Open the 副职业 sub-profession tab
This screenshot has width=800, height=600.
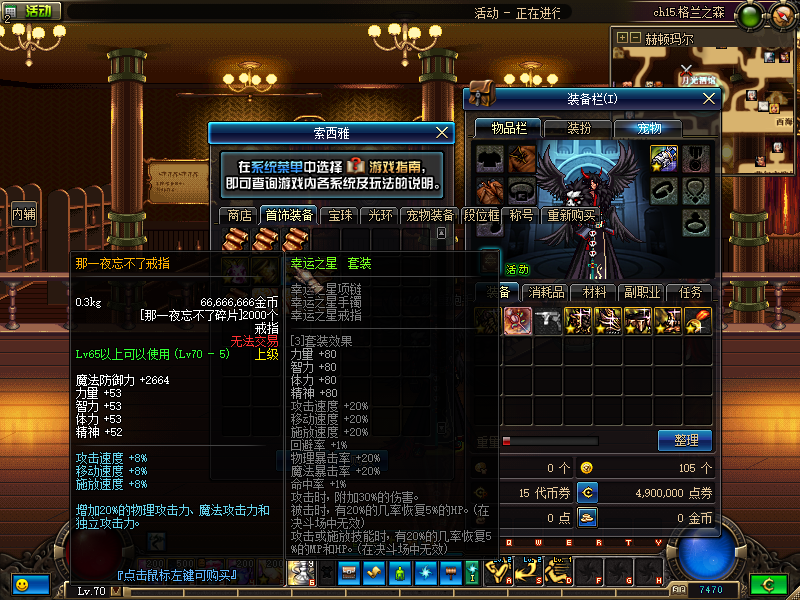641,292
